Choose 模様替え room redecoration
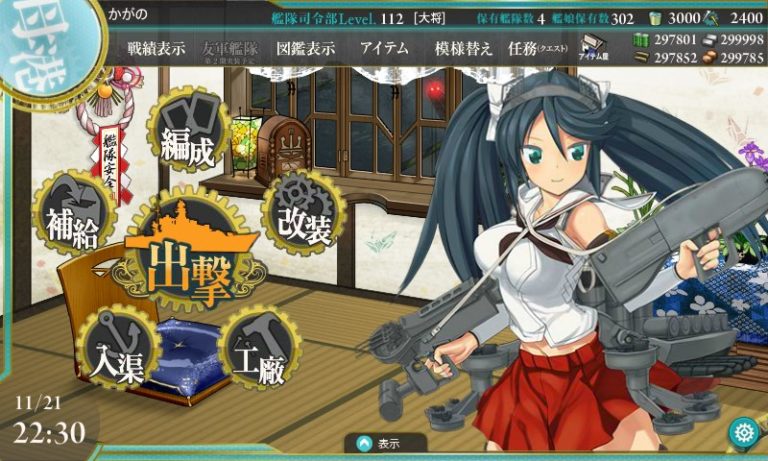768x461 pixels. (x=463, y=49)
